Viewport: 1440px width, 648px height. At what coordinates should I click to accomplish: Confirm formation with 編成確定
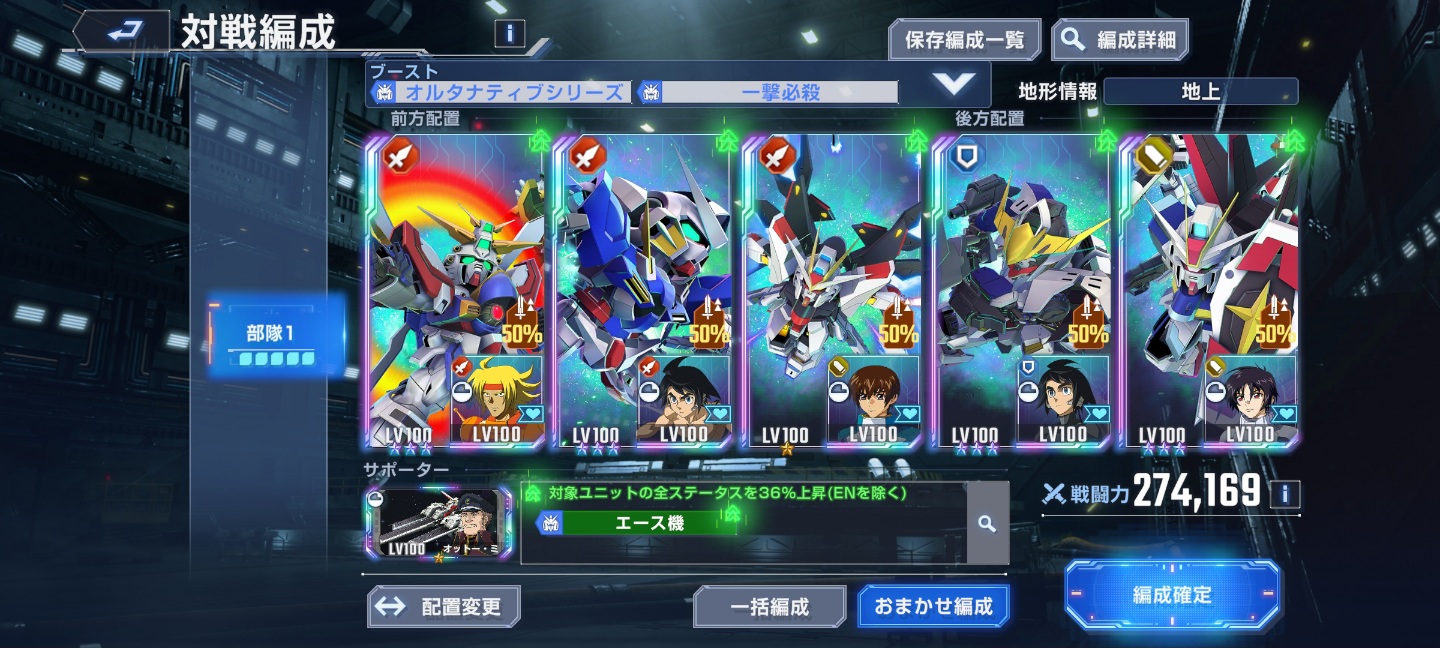[x=1172, y=595]
